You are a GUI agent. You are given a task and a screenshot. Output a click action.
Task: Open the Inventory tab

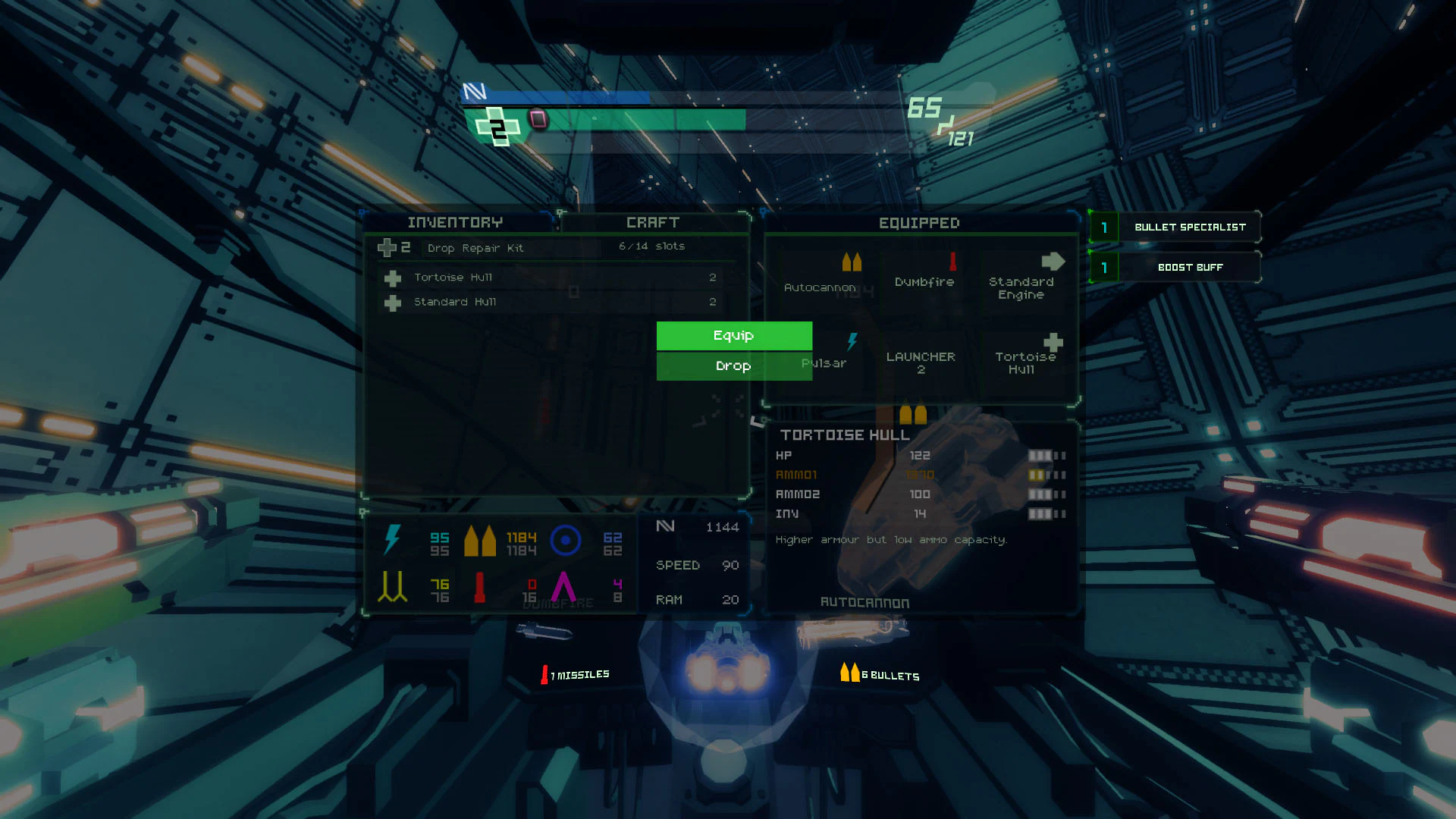pos(455,222)
